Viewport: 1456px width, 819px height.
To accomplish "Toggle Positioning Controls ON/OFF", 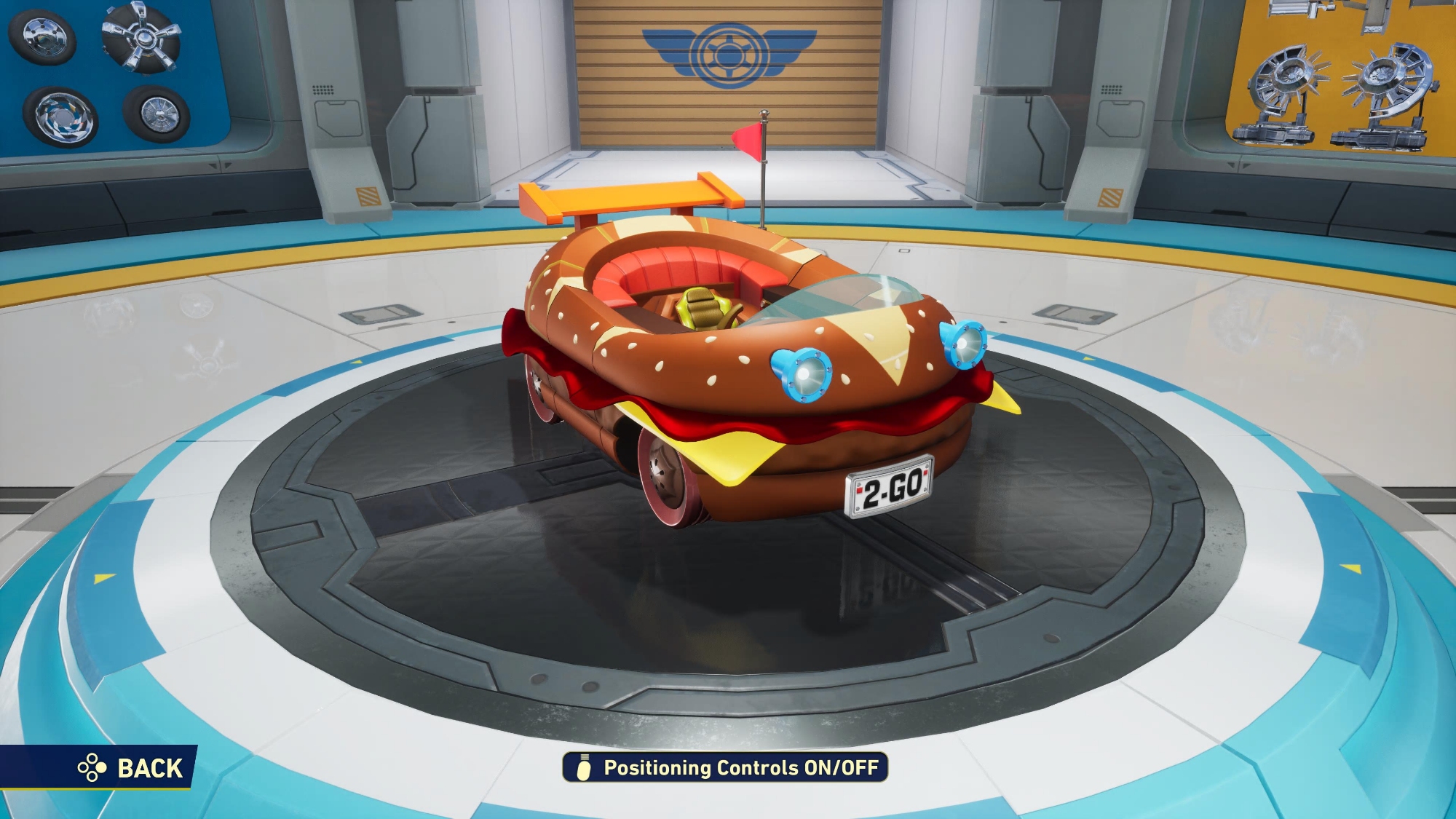I will [x=725, y=768].
